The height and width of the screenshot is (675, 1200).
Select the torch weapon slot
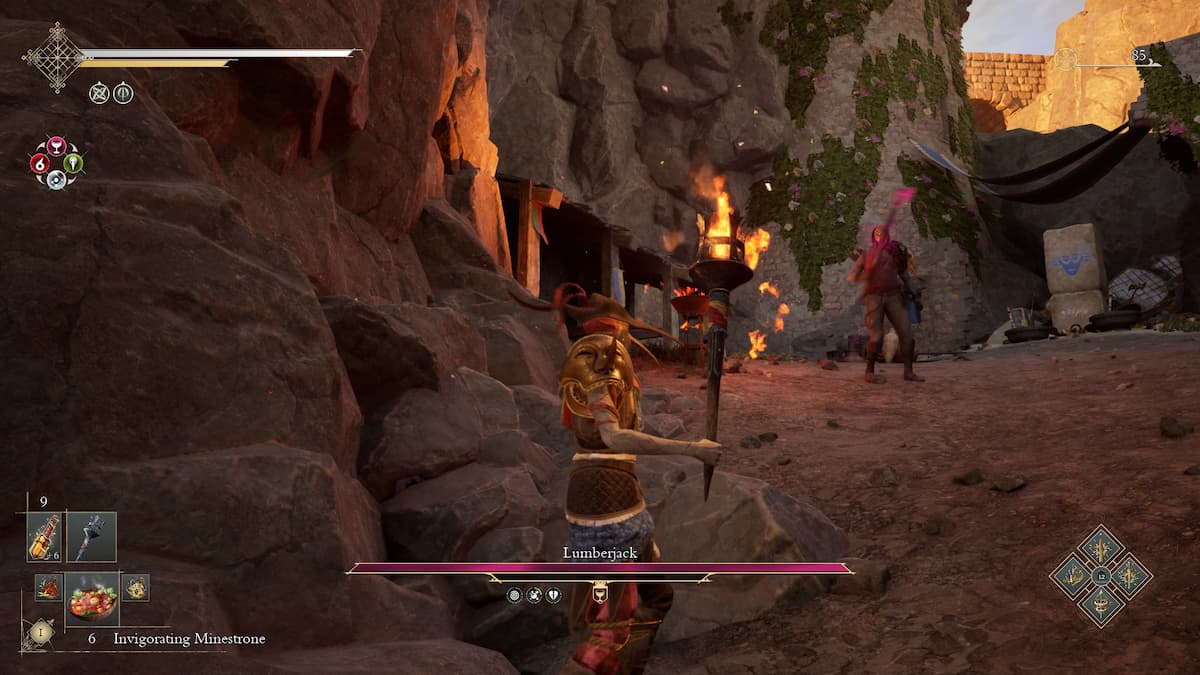pyautogui.click(x=92, y=537)
